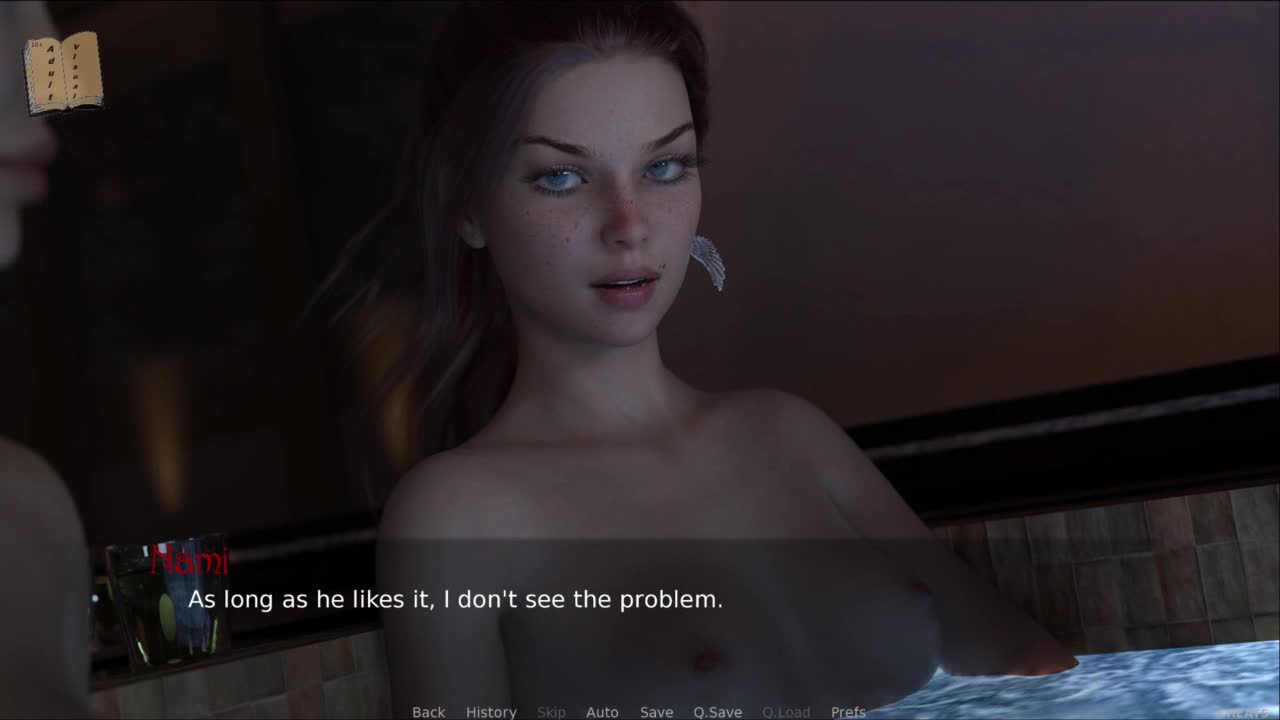
Task: Toggle Auto dialogue advance
Action: (602, 712)
